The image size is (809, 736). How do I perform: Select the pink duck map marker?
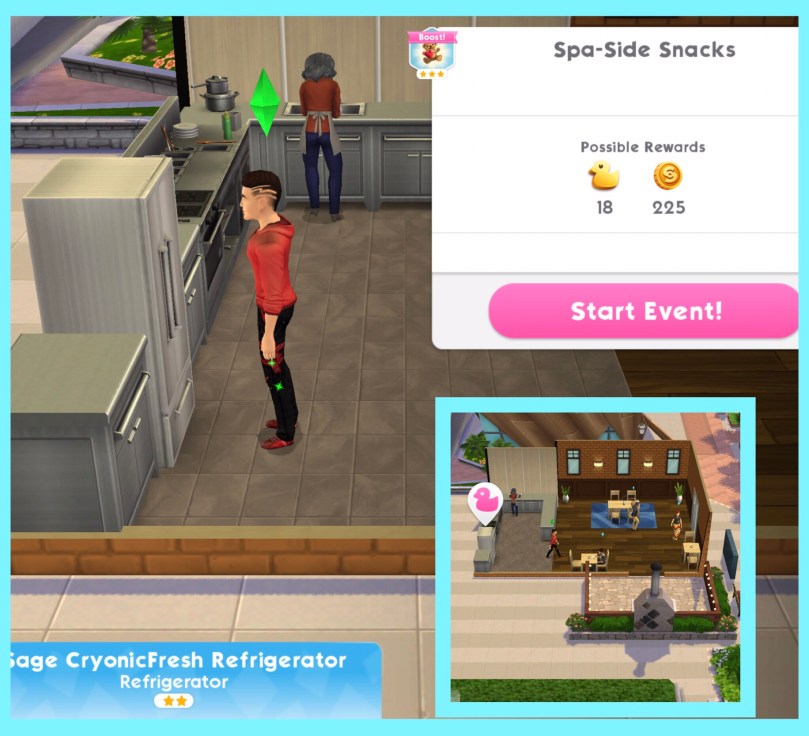[486, 502]
